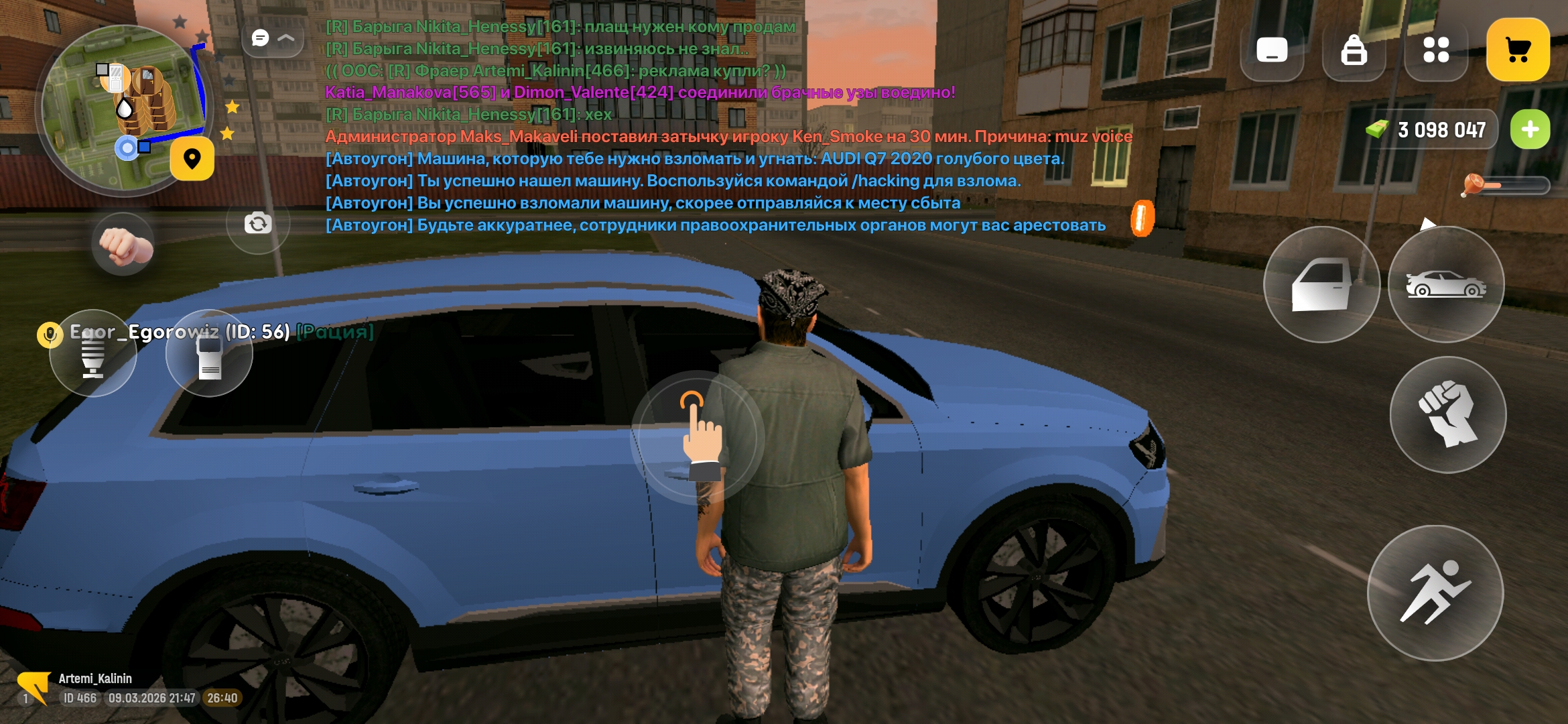This screenshot has width=1568, height=724.
Task: Activate the raised fist attack button
Action: click(1447, 415)
